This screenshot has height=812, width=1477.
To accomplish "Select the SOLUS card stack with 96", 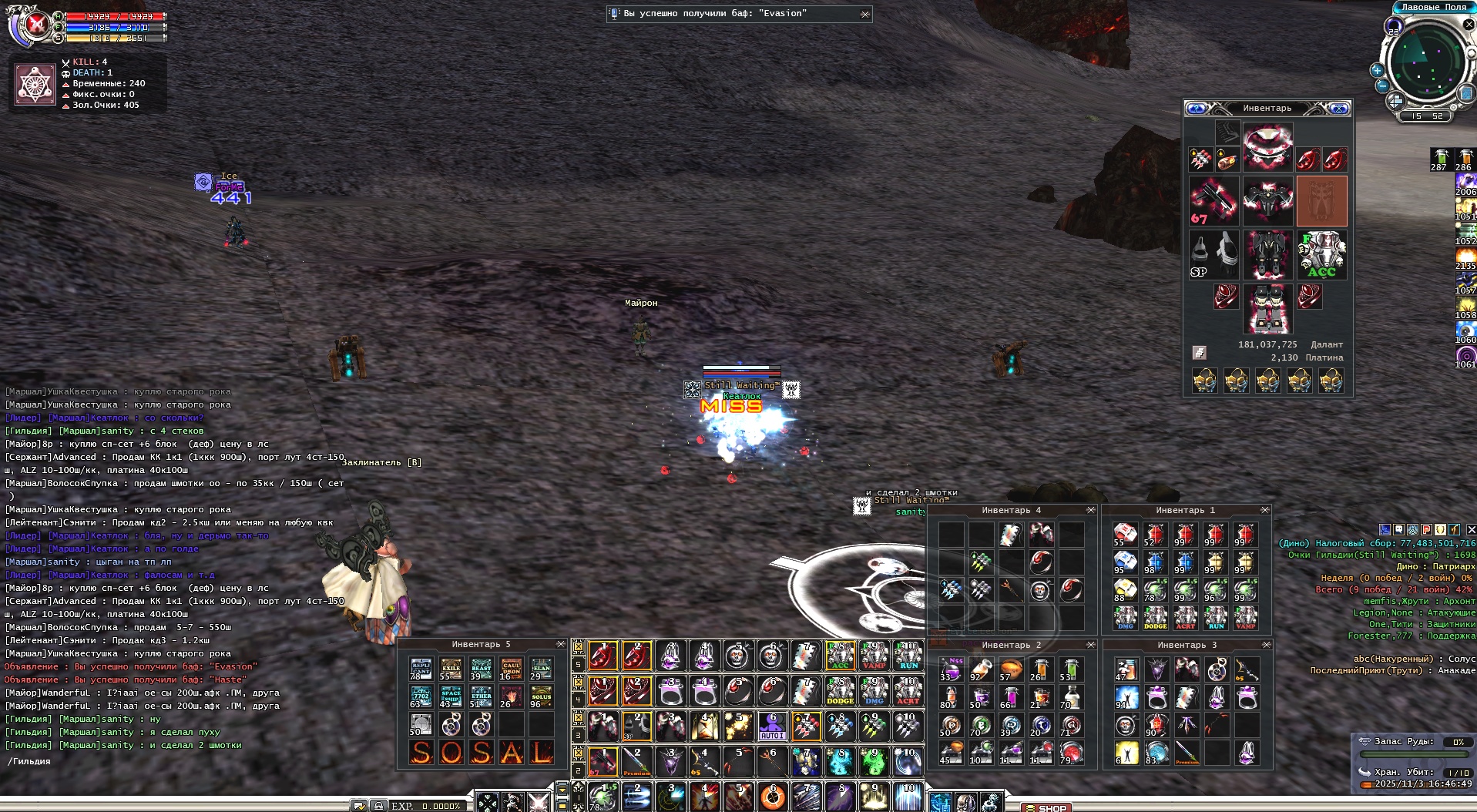I will [x=541, y=697].
